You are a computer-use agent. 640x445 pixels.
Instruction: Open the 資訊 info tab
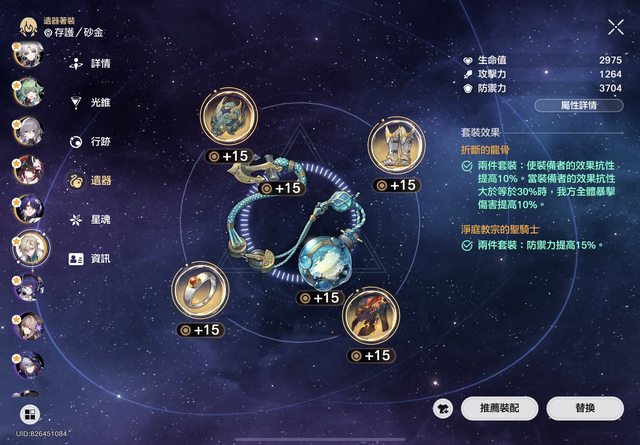click(90, 258)
